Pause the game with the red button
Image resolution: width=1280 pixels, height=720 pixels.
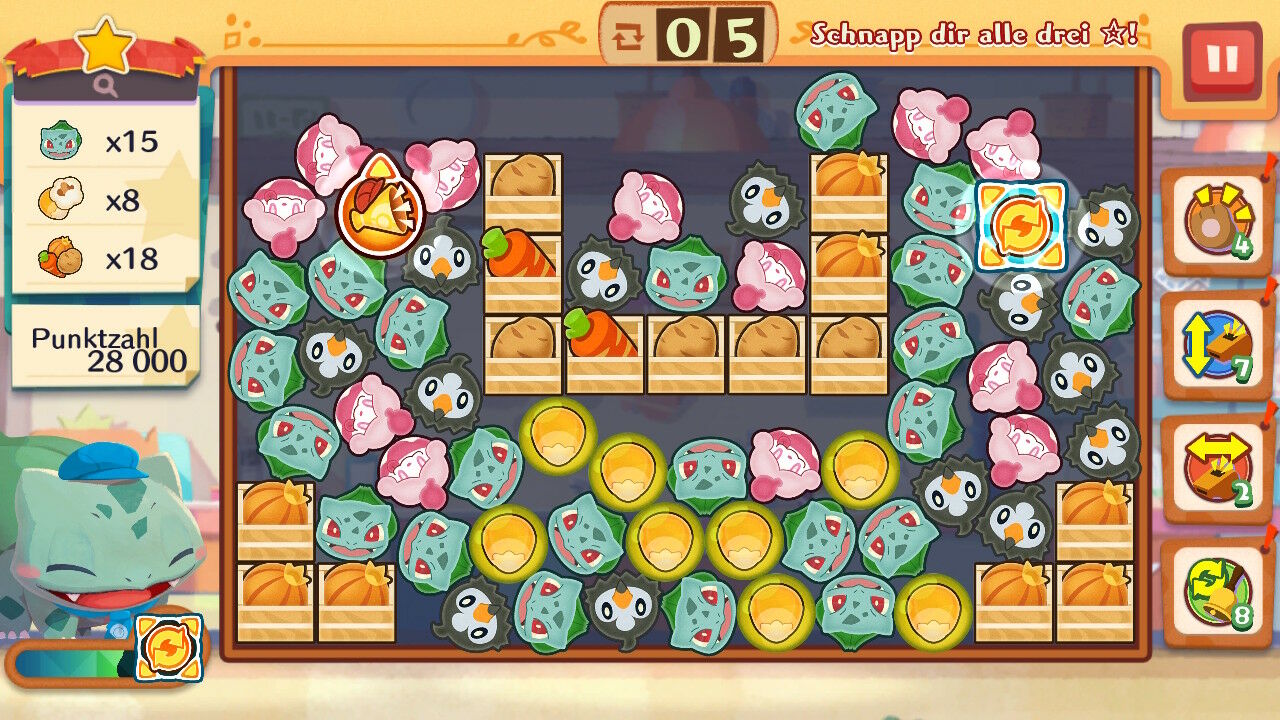[1221, 60]
